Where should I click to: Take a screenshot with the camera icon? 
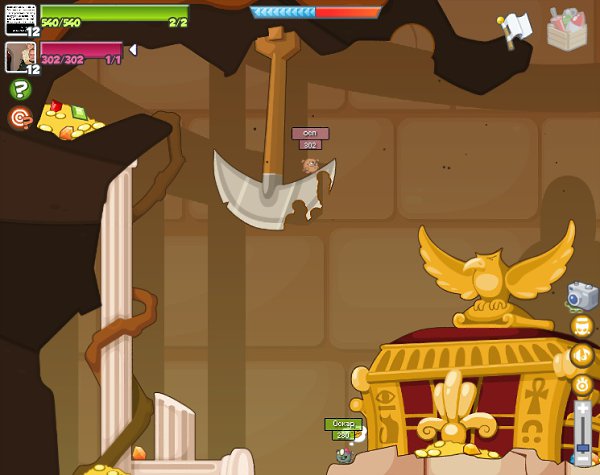582,296
